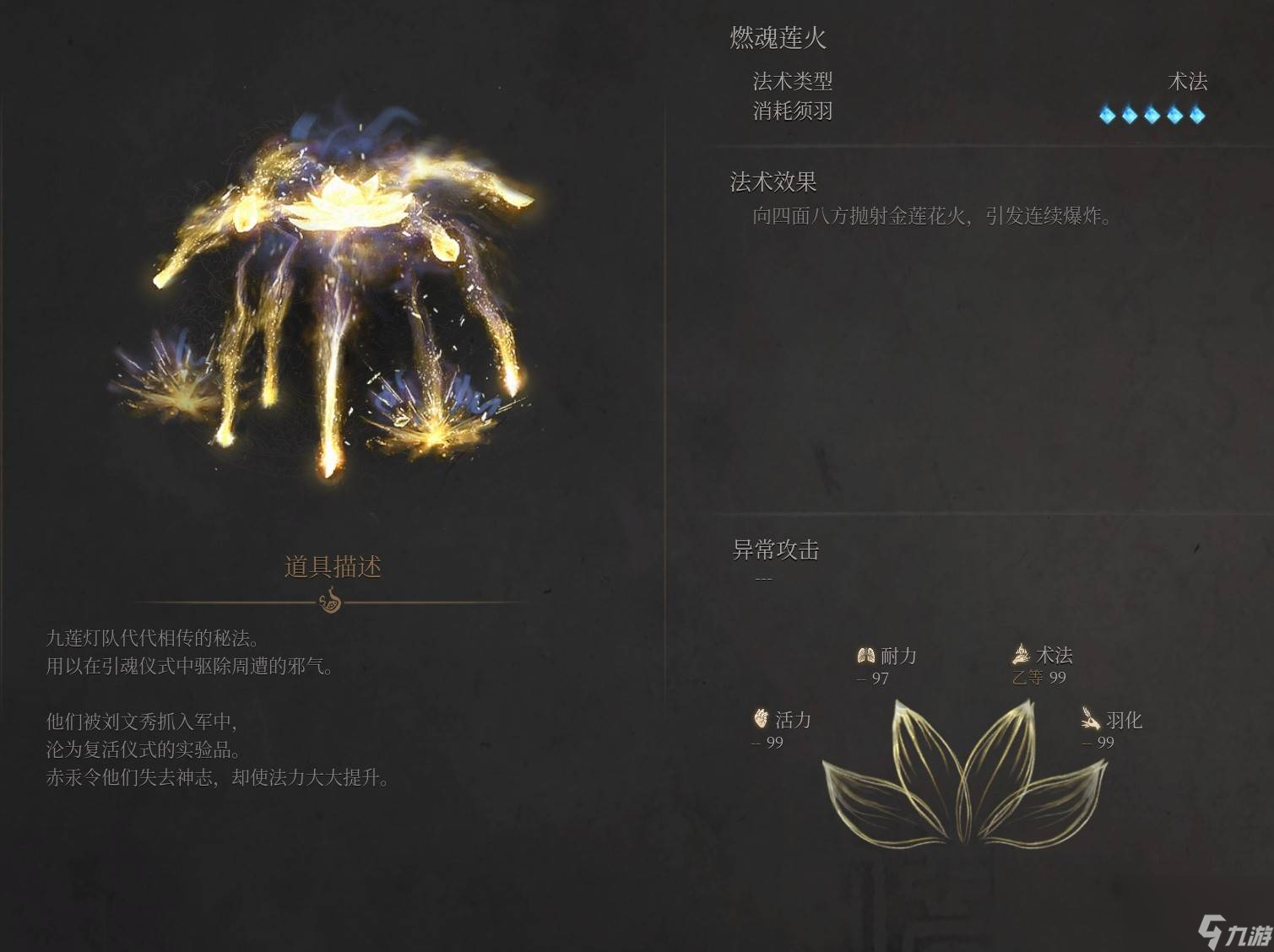
Task: Select the 燃魂莲火 title header
Action: [778, 38]
